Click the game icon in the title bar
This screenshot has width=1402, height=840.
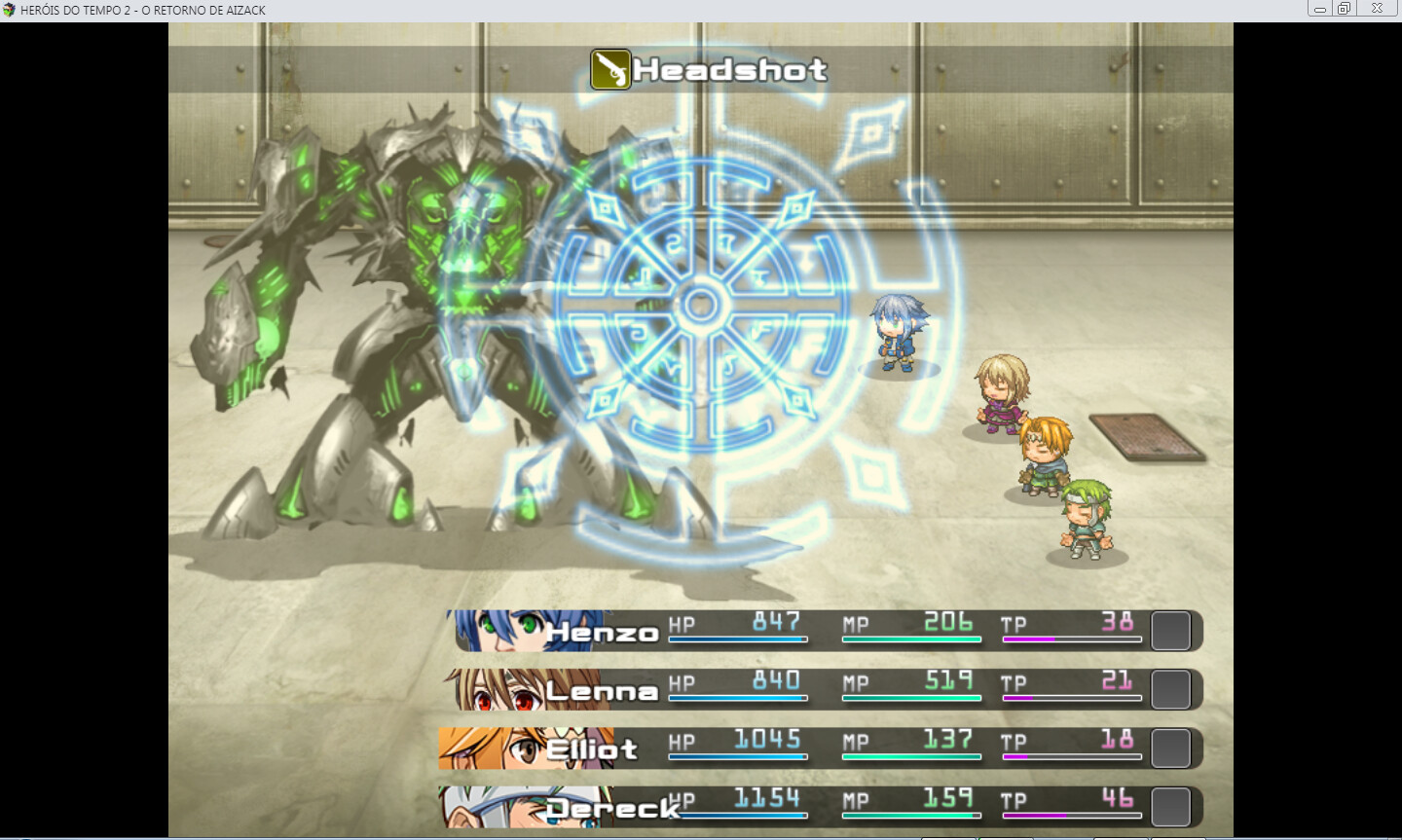click(10, 9)
